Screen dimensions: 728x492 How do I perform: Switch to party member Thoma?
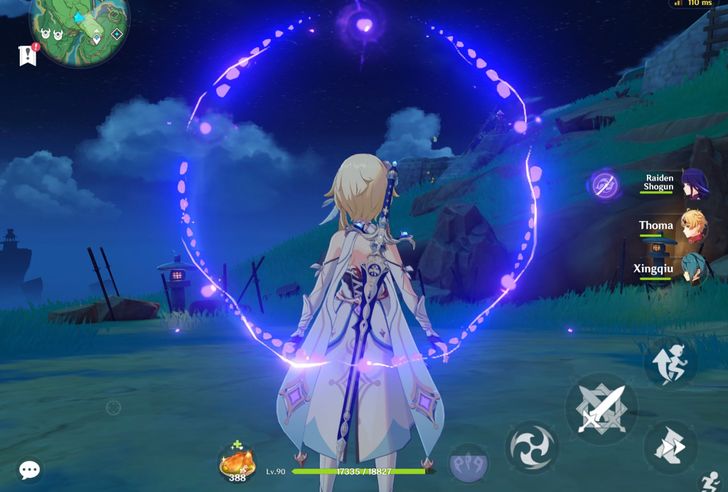pyautogui.click(x=694, y=227)
